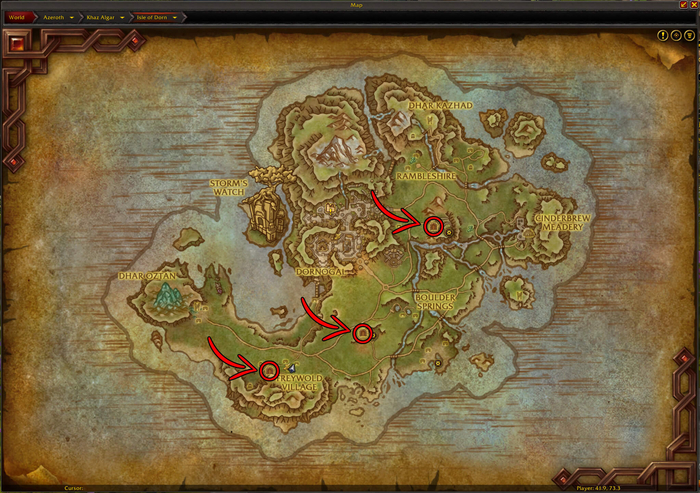
Task: Close the map window
Action: click(692, 5)
